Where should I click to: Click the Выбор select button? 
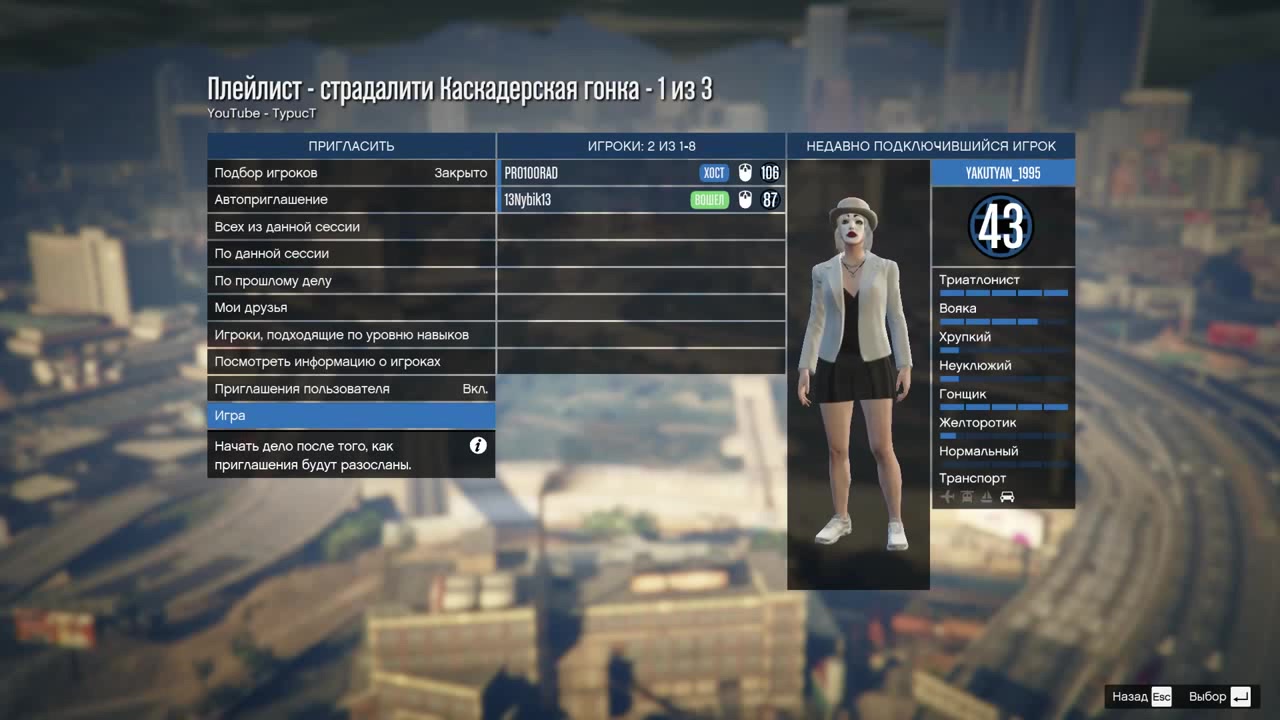tap(1219, 697)
